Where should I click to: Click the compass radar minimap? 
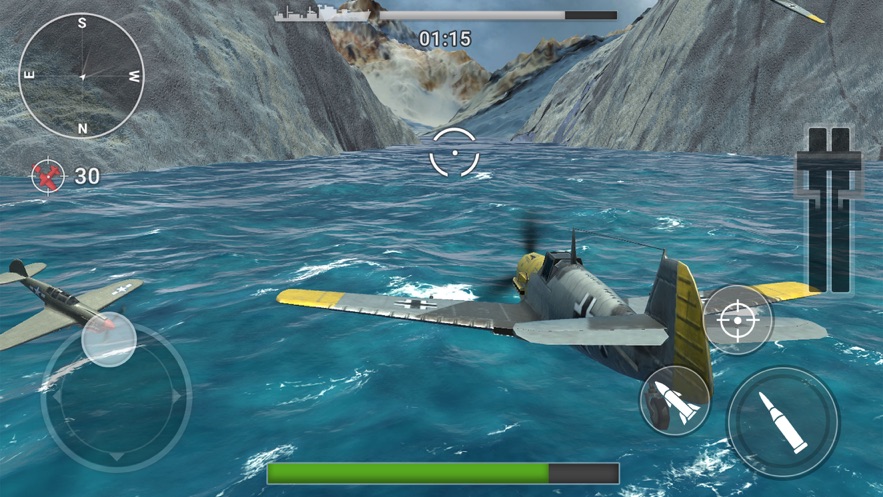[x=82, y=76]
